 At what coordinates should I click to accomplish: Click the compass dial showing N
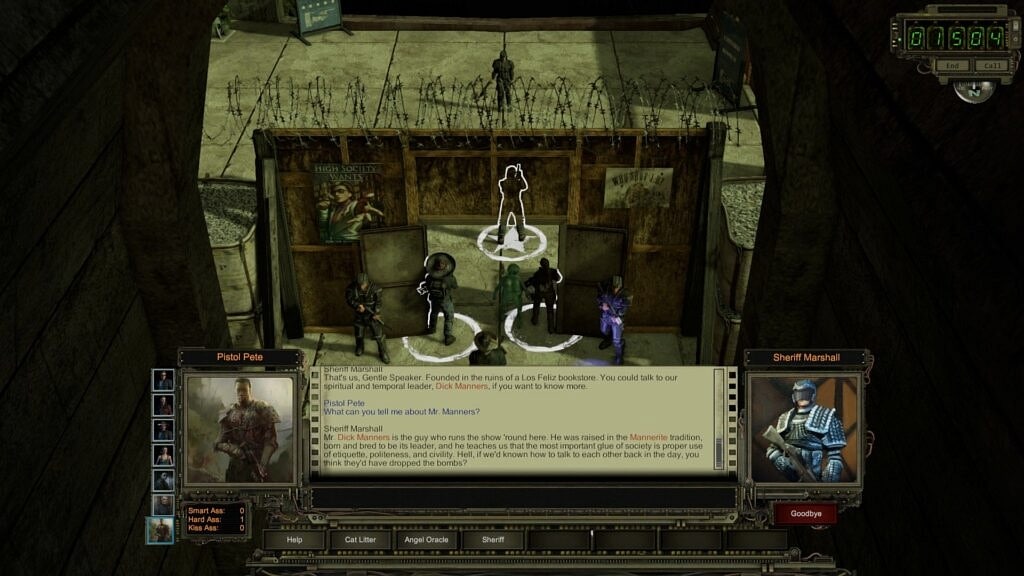971,90
